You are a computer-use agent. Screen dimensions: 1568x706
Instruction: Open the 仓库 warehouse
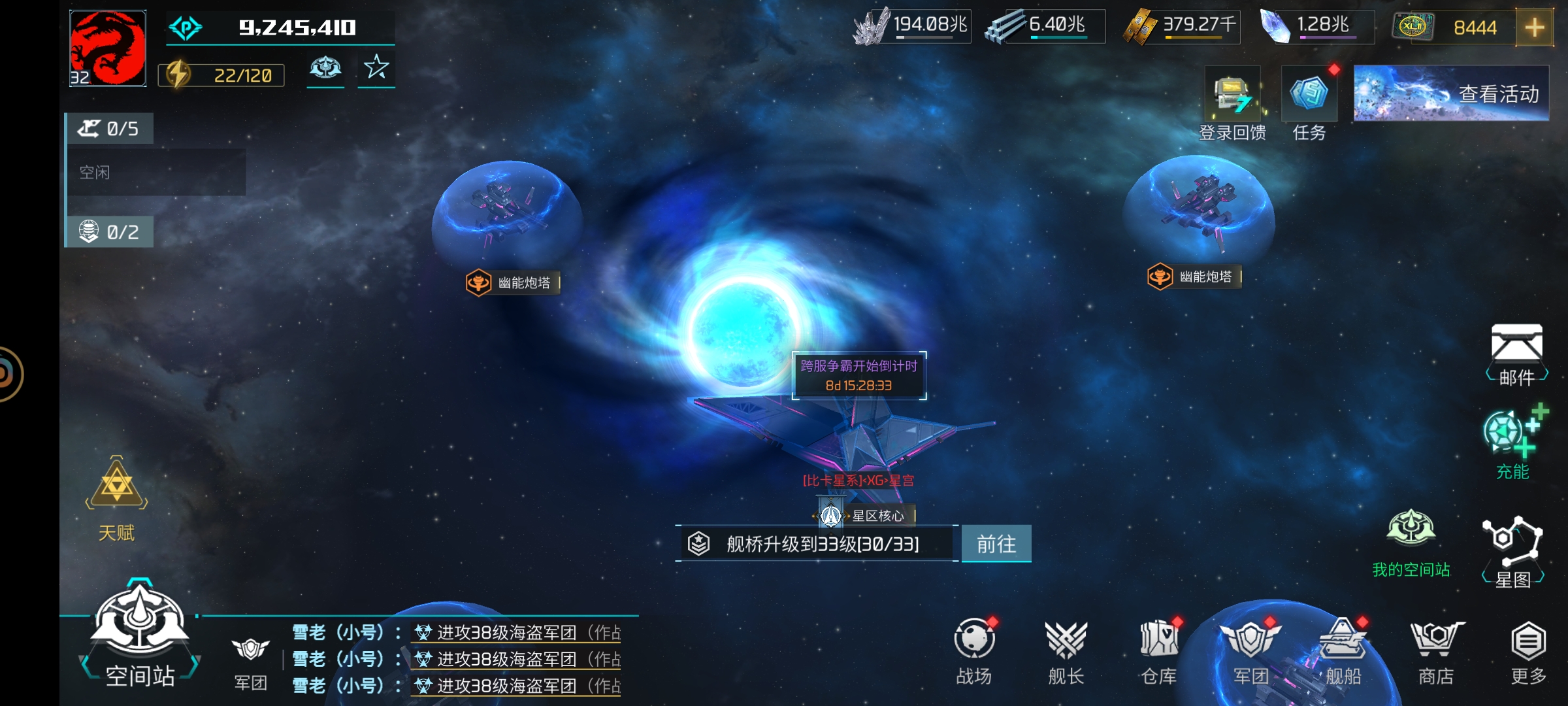1159,652
